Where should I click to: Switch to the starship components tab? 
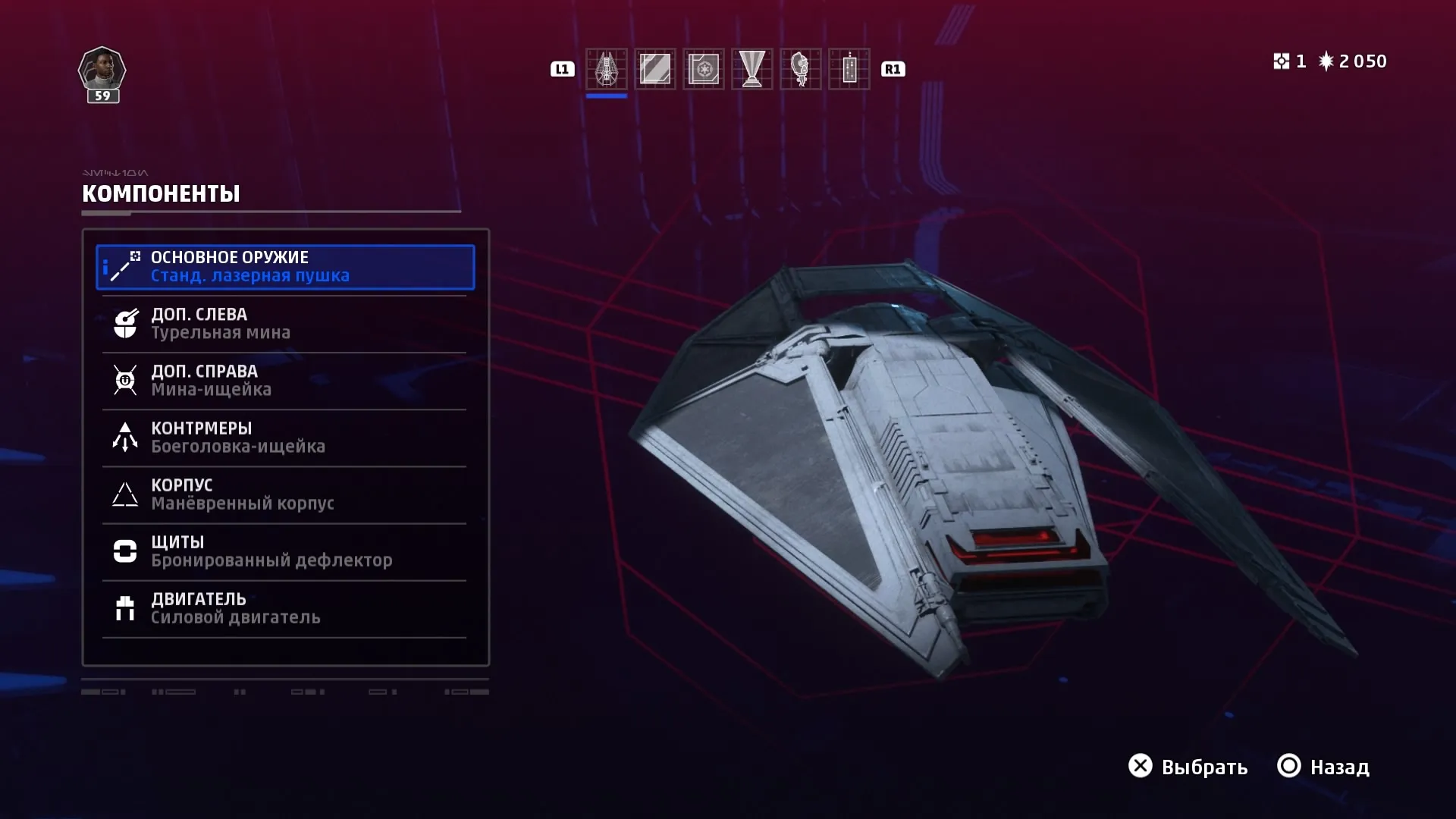coord(606,69)
